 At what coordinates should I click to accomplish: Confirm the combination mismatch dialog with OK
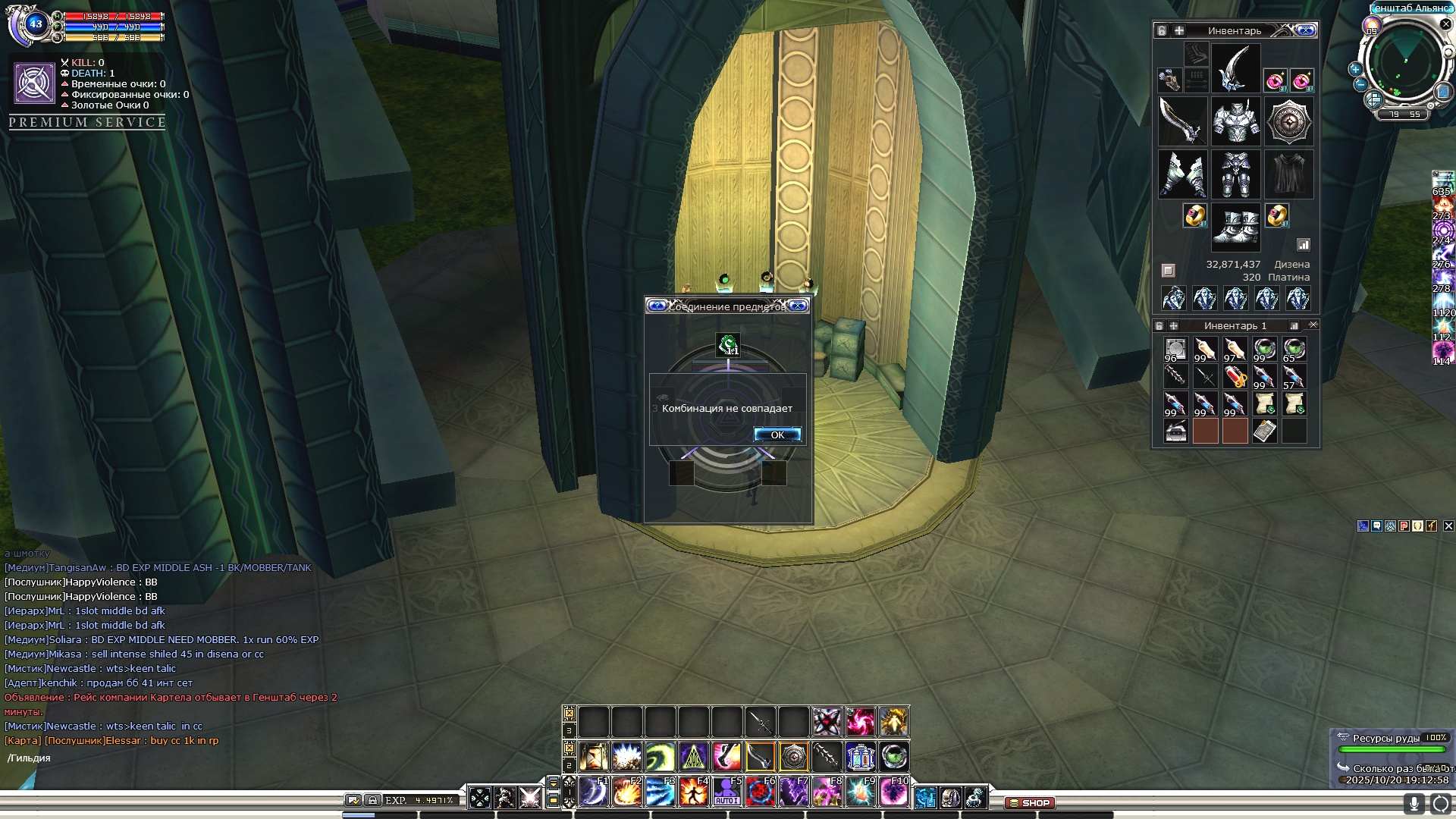777,435
